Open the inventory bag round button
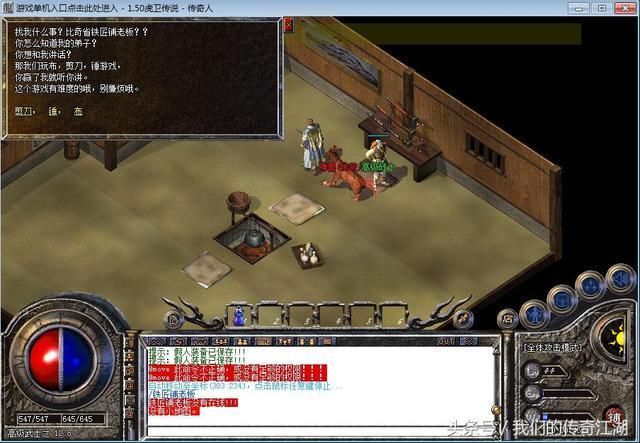Image resolution: width=640 pixels, height=443 pixels. tap(561, 297)
